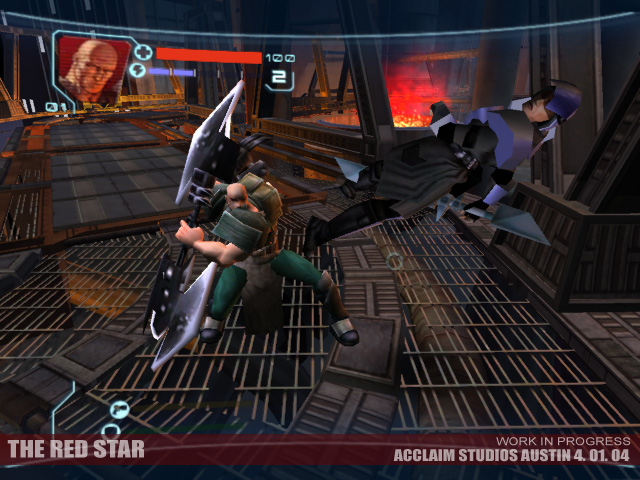Click the lightning bolt energy icon
This screenshot has height=480, width=640.
point(139,72)
